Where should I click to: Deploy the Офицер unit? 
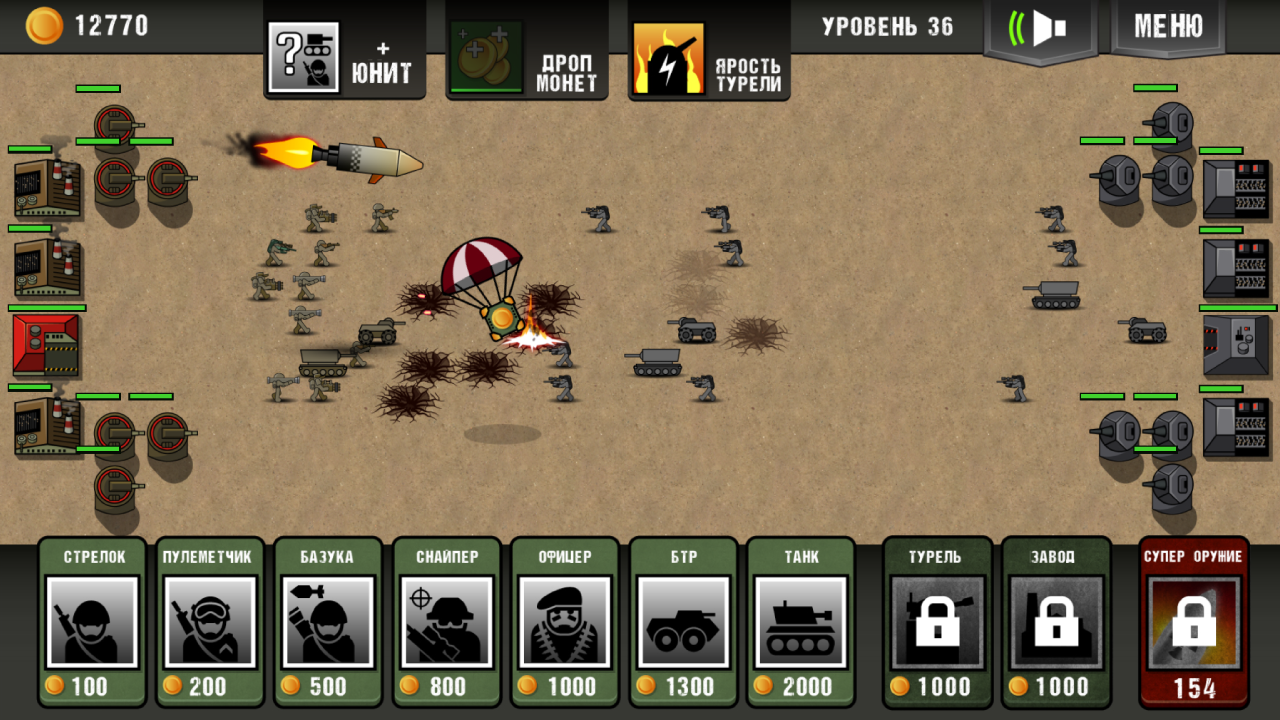click(564, 620)
